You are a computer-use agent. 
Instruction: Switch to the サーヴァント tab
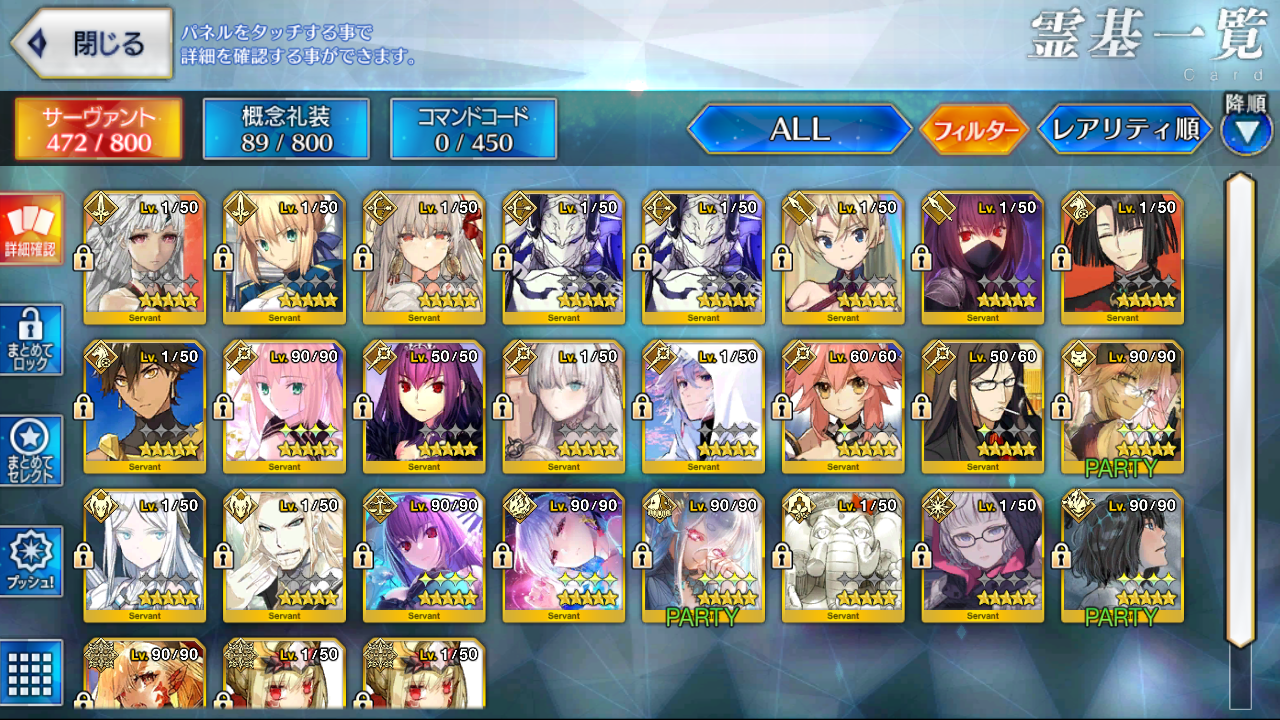pyautogui.click(x=98, y=129)
